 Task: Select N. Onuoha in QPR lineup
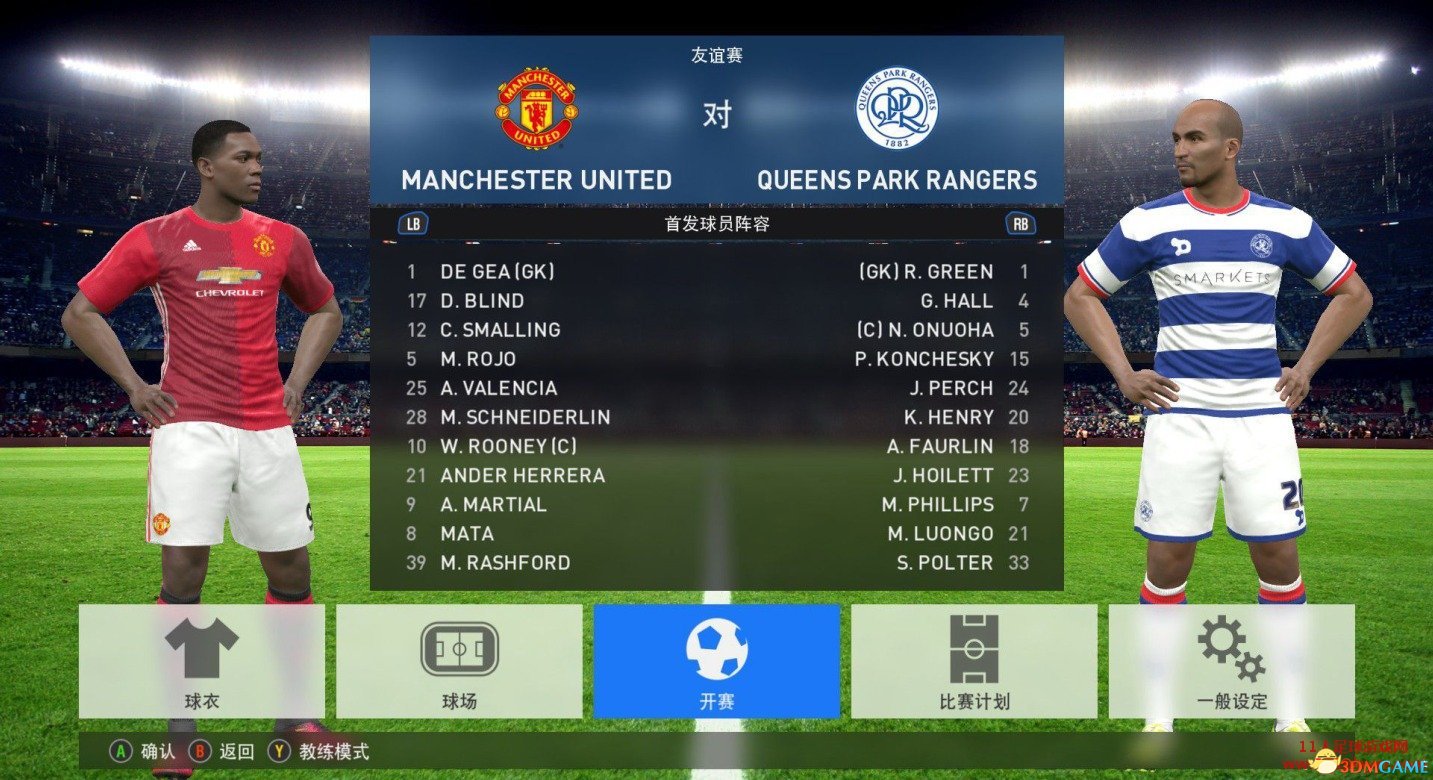click(925, 329)
